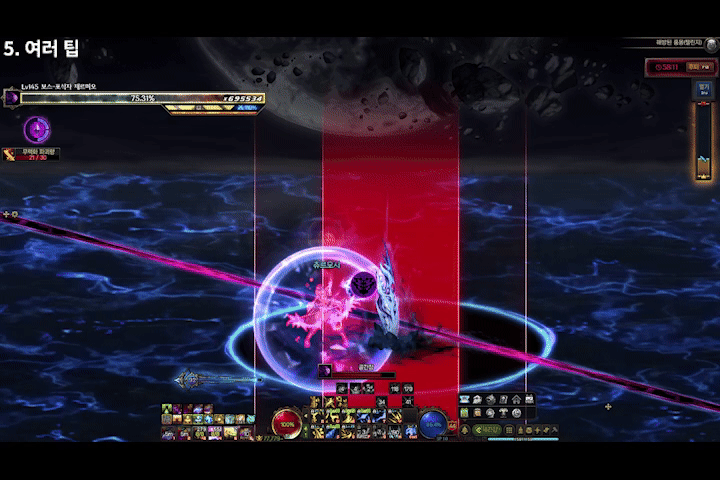The height and width of the screenshot is (480, 720).
Task: Click the green button in the bottom menu bar
Action: tap(486, 430)
